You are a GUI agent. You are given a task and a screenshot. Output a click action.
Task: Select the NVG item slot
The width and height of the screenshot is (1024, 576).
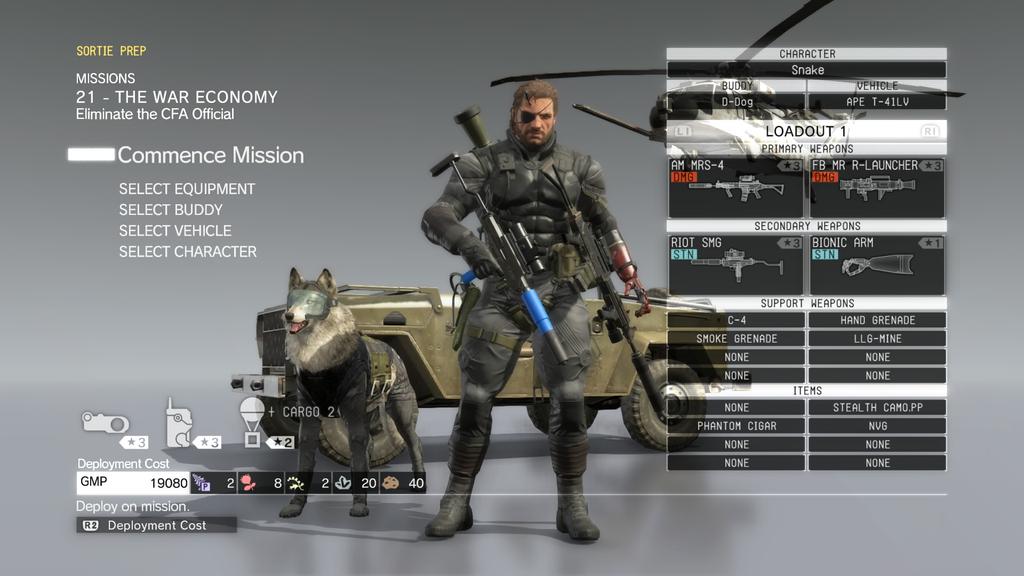tap(877, 426)
